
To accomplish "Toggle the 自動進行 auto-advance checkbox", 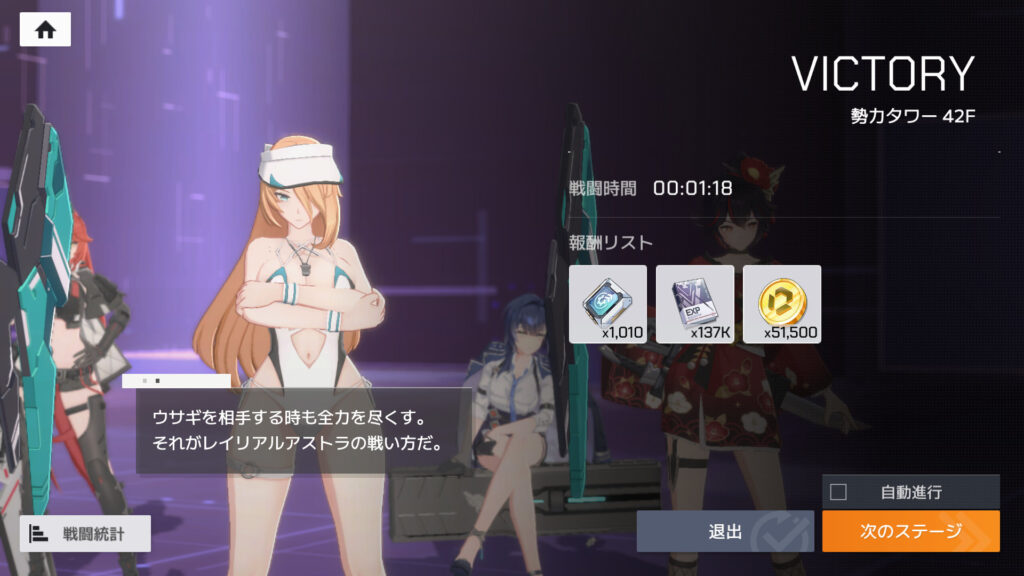I will 839,492.
